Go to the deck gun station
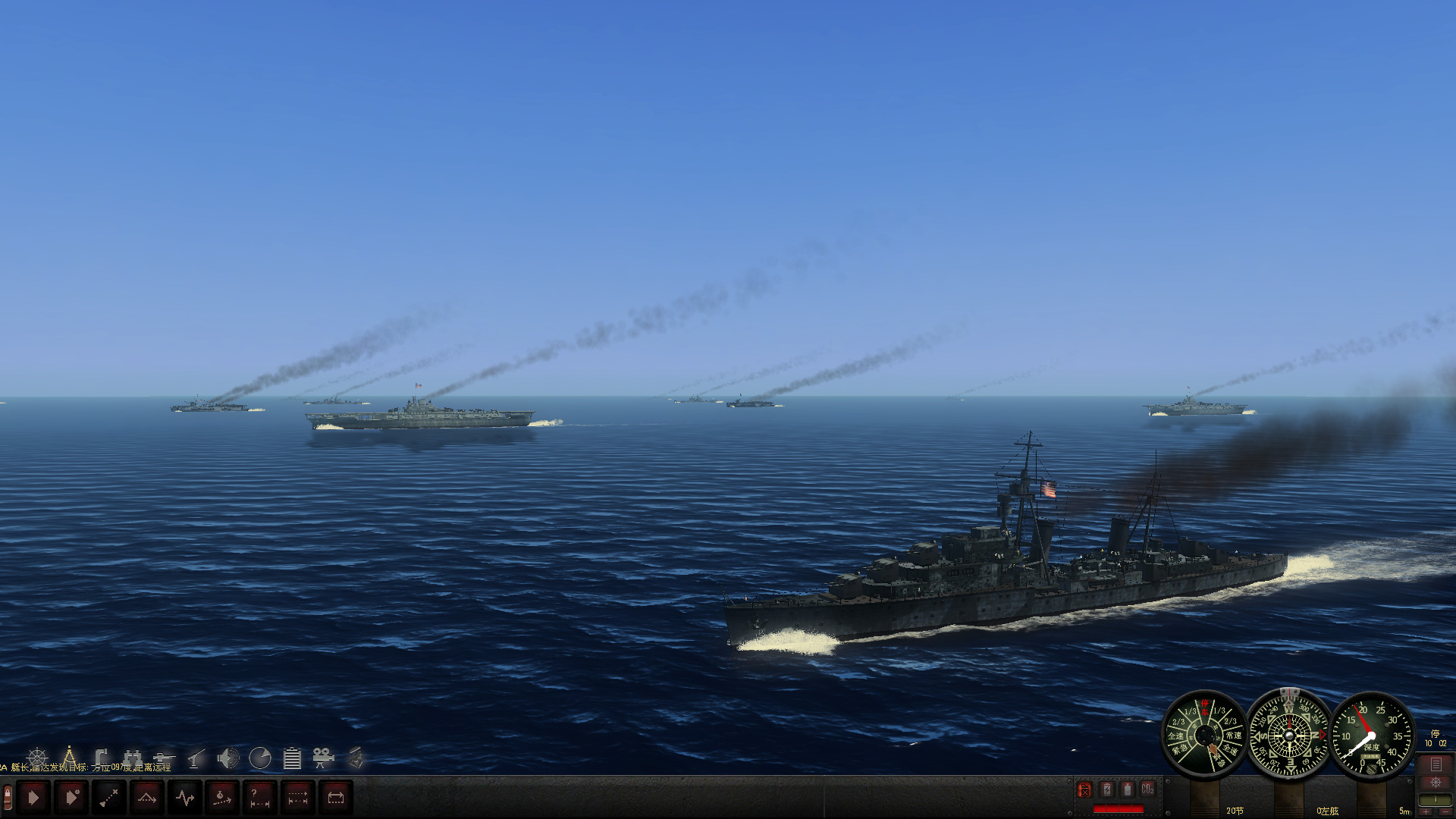Image resolution: width=1456 pixels, height=819 pixels. point(164,757)
